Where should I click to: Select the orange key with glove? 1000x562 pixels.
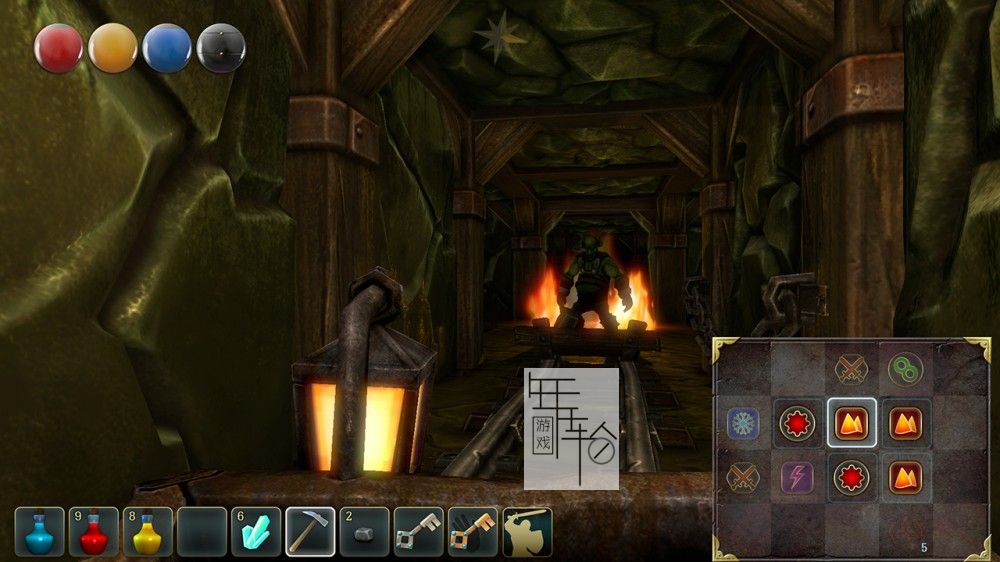(x=472, y=532)
